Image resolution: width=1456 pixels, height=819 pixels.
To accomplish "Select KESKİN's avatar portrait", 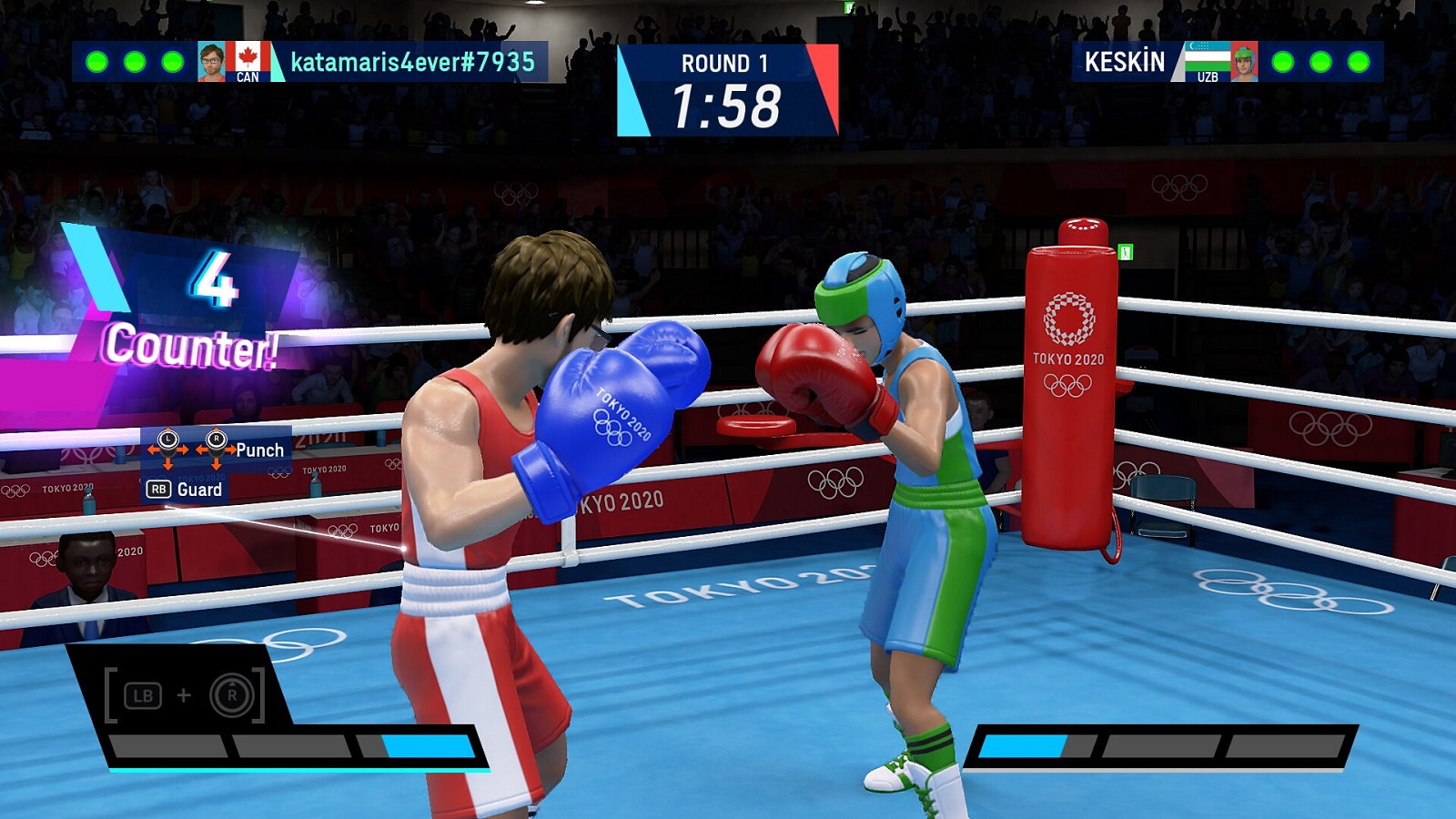I will pos(1244,62).
